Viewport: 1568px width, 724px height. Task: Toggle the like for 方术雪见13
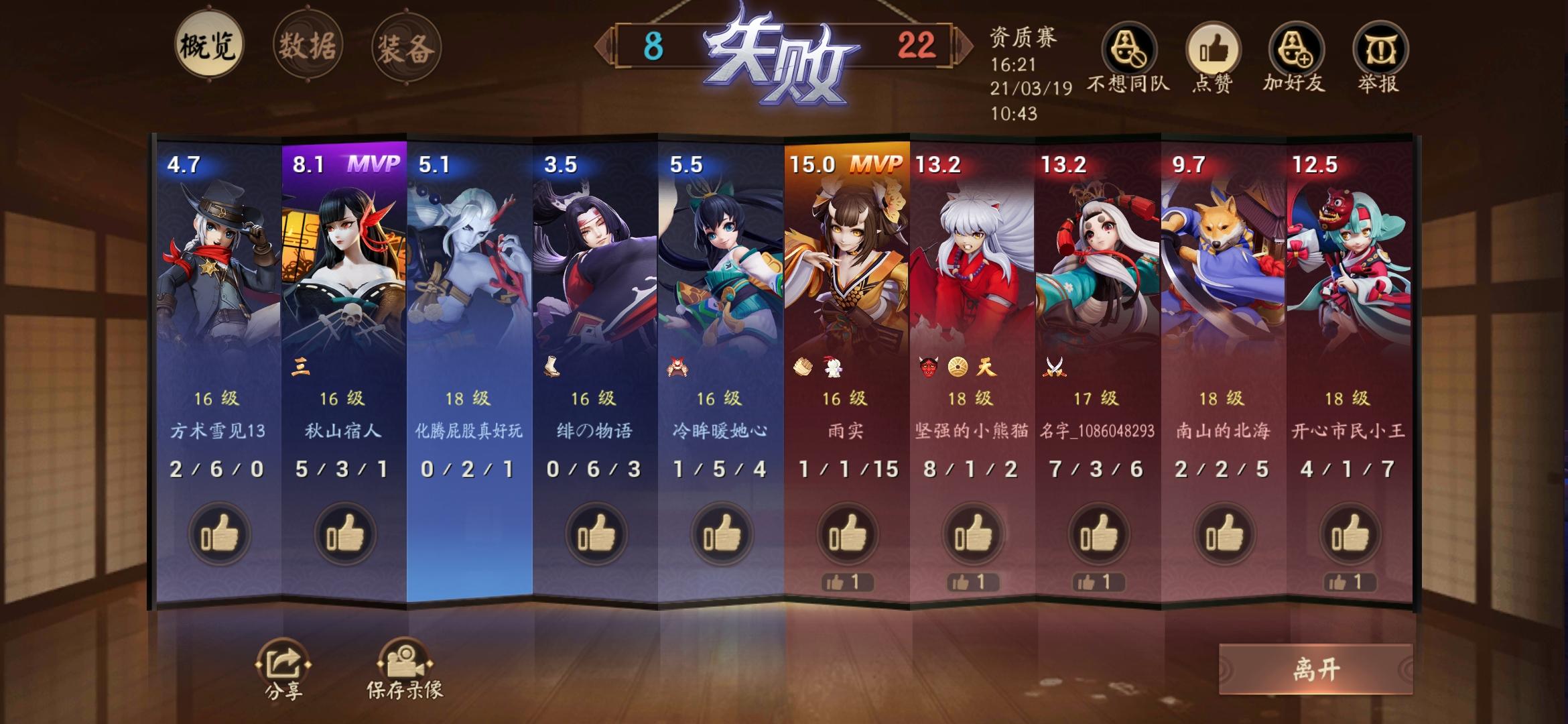point(219,533)
